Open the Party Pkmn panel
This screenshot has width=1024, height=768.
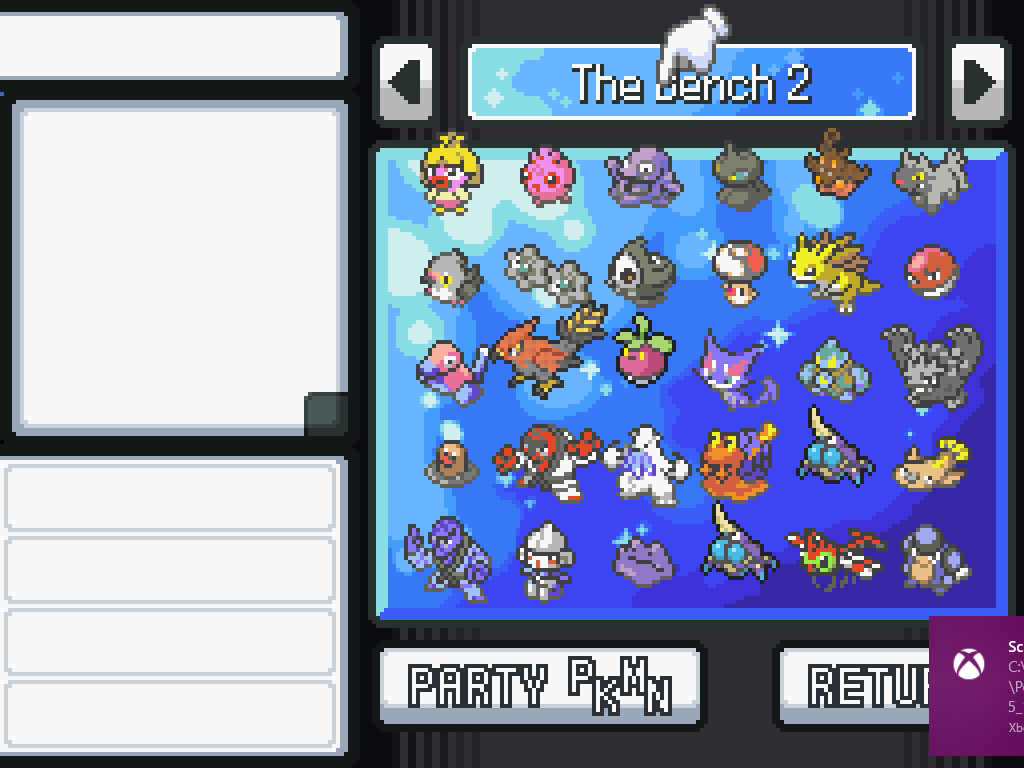click(x=541, y=685)
